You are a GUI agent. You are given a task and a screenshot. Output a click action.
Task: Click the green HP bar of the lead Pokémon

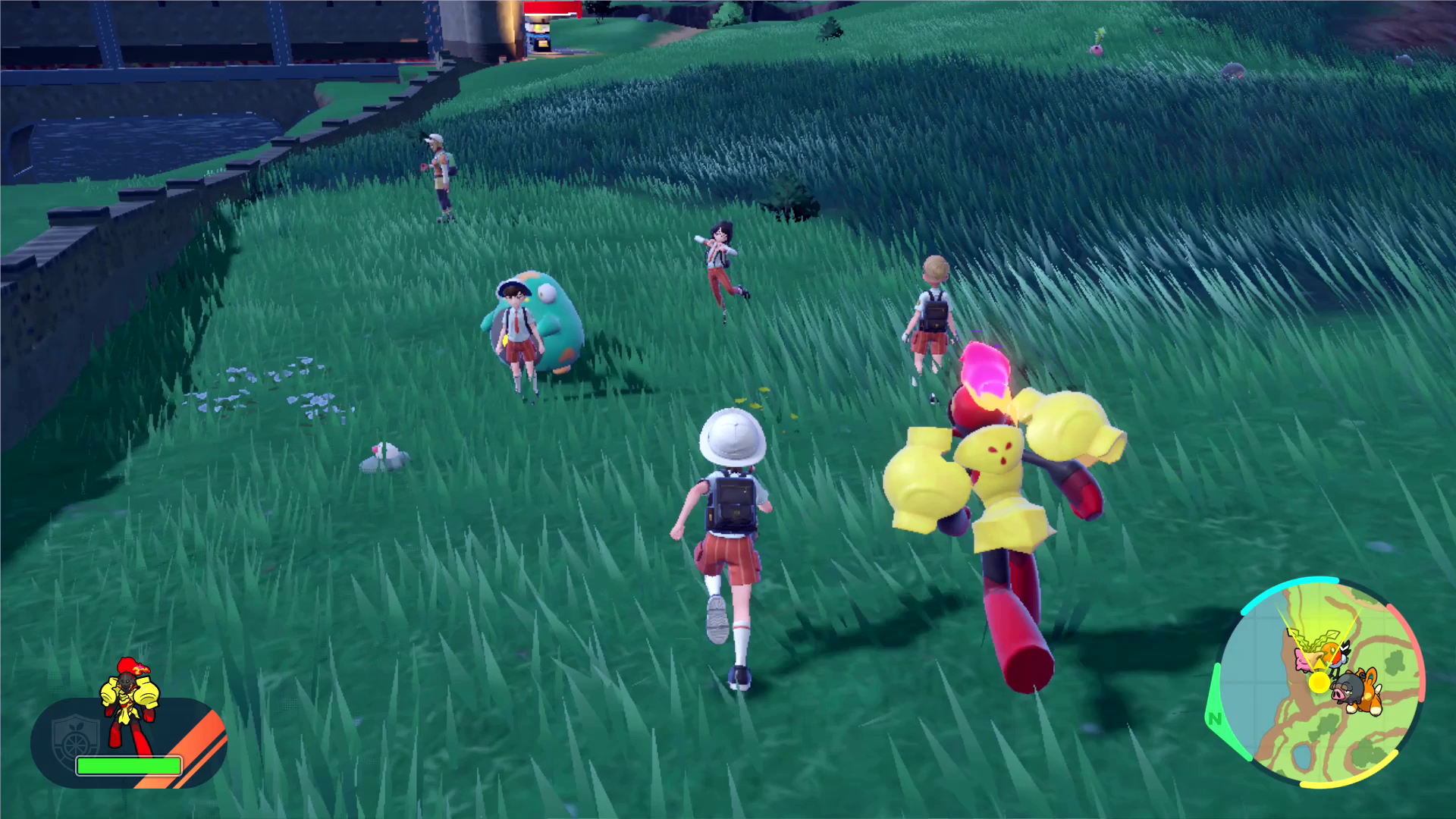tap(129, 767)
